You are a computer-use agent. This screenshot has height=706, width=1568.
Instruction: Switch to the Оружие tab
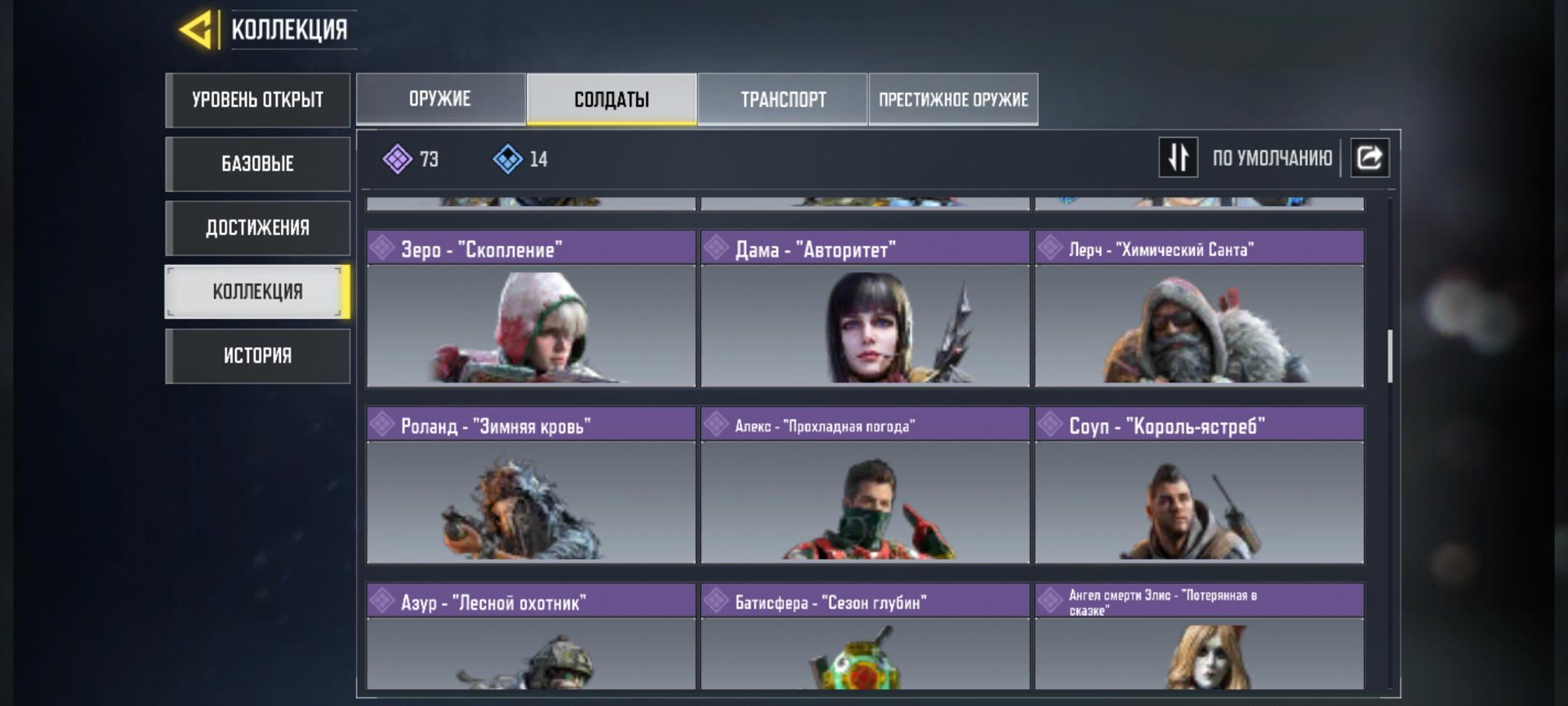(440, 99)
